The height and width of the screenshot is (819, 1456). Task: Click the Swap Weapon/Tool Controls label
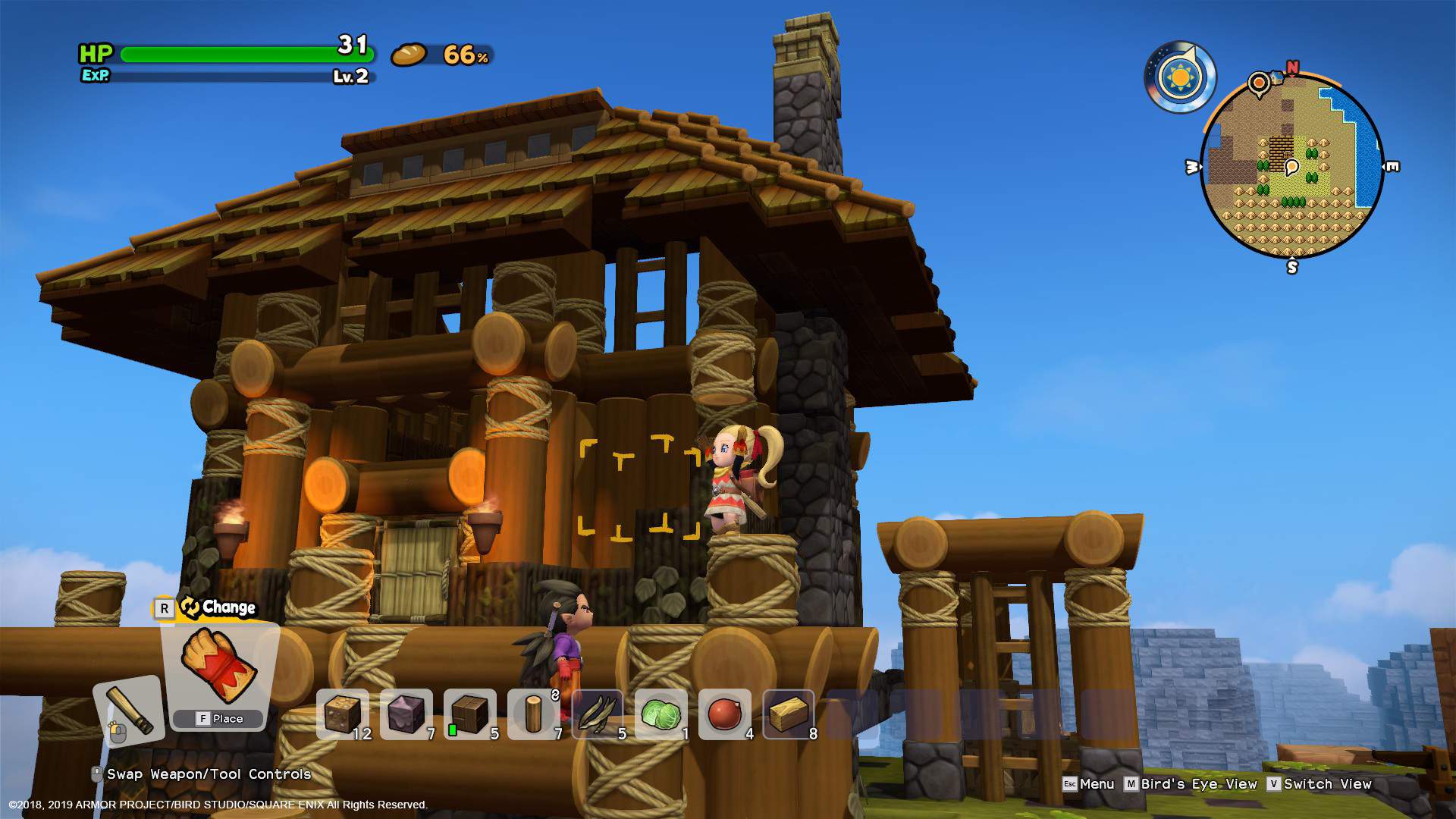[205, 774]
